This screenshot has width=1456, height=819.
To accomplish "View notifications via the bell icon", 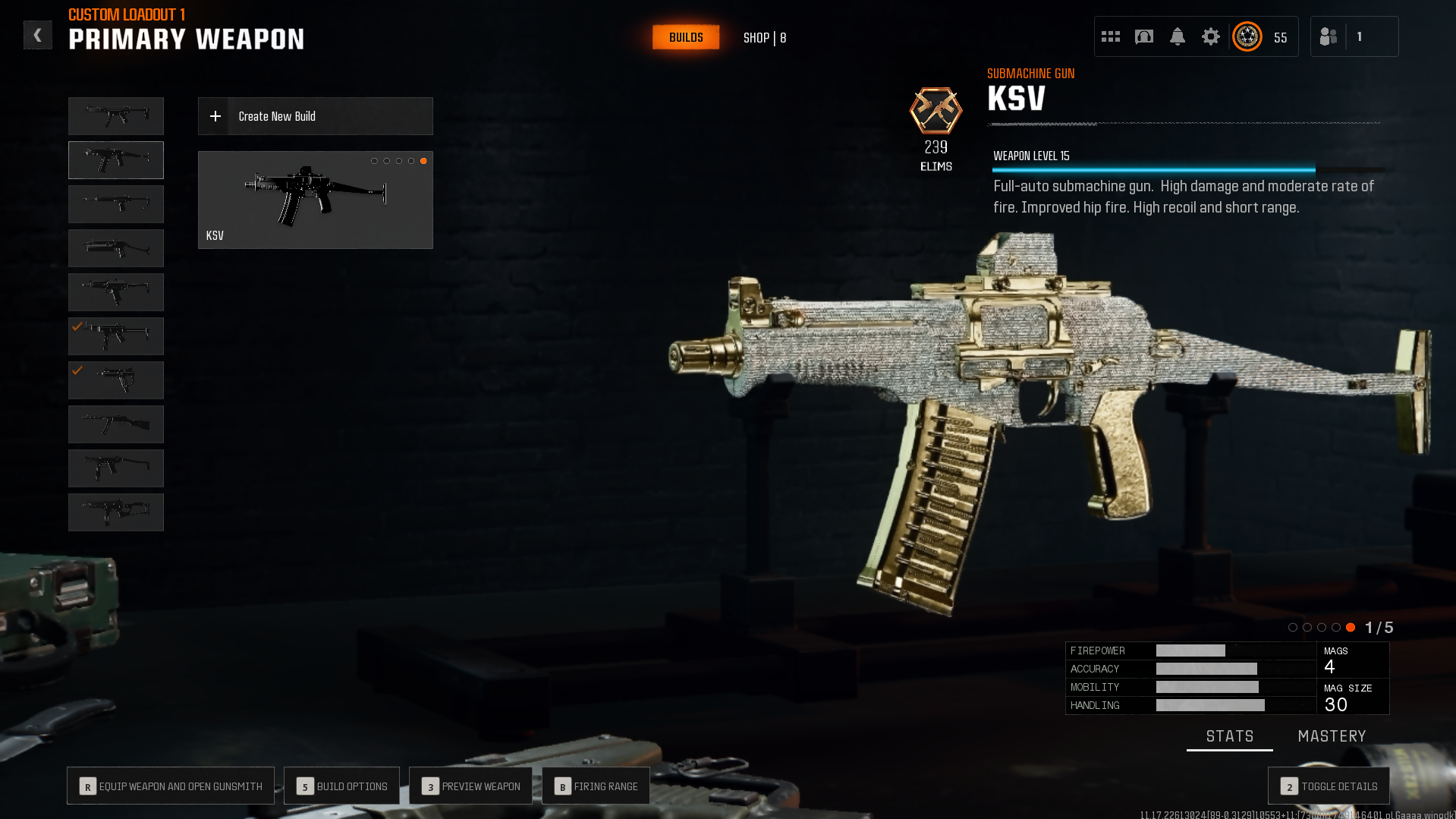I will pos(1178,36).
